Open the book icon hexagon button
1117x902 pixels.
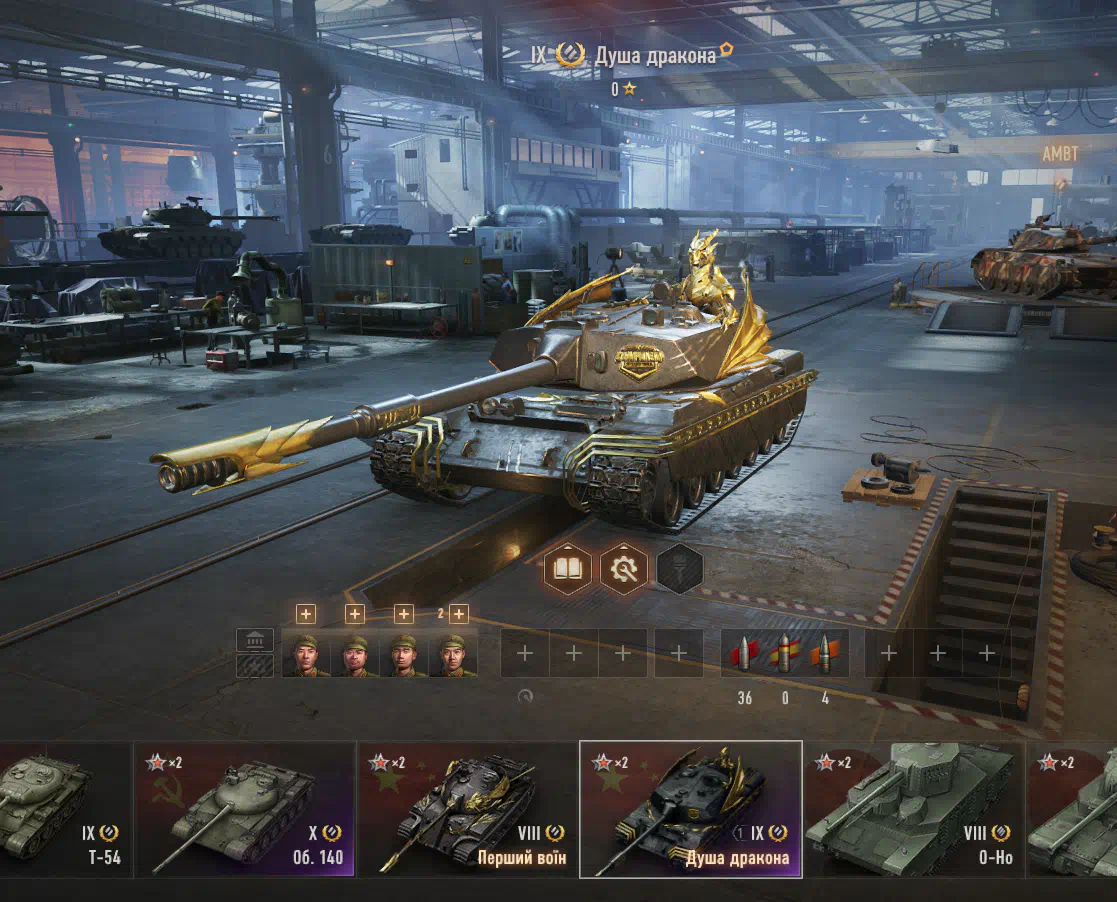568,570
